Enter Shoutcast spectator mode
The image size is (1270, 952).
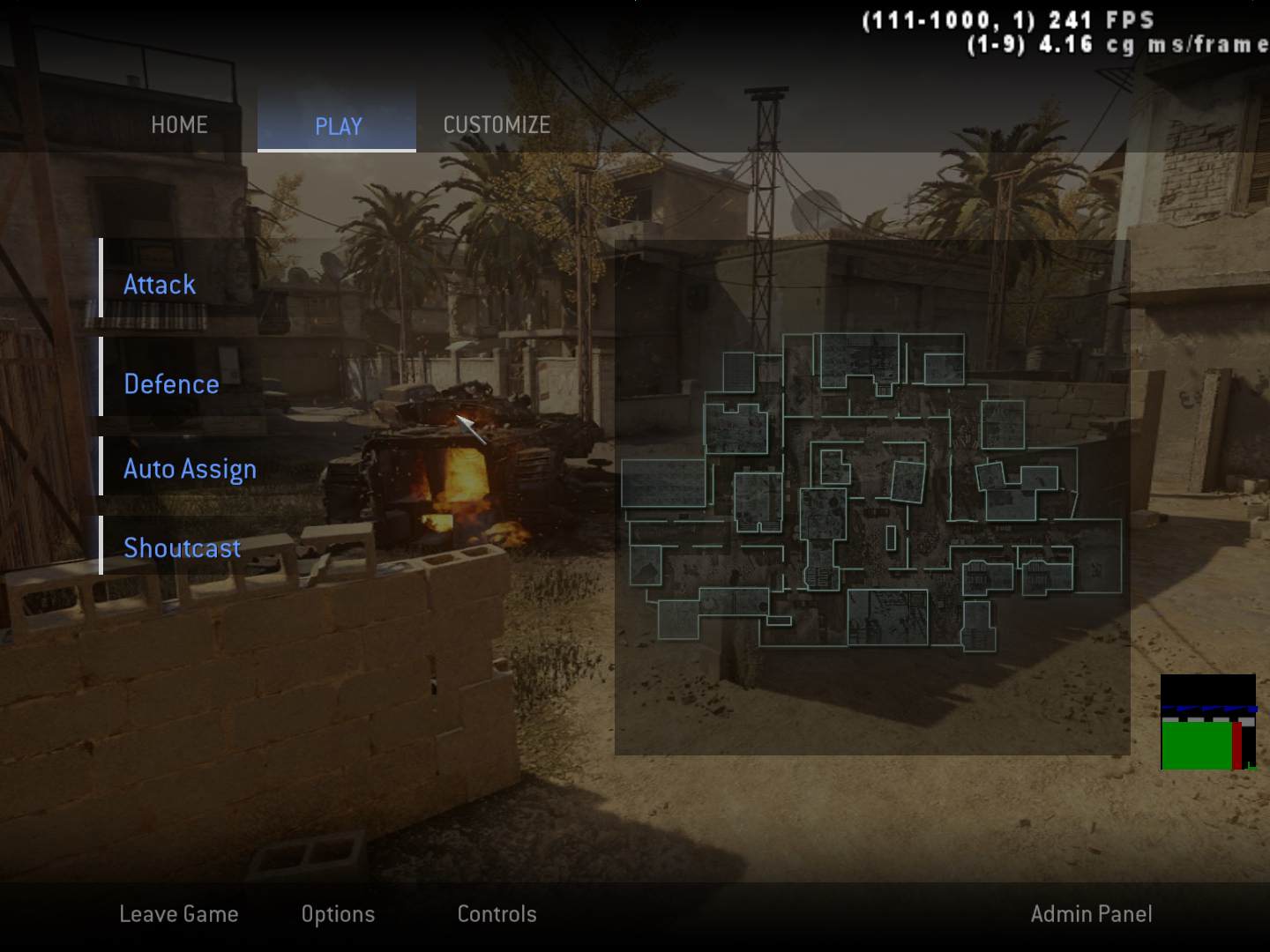182,548
